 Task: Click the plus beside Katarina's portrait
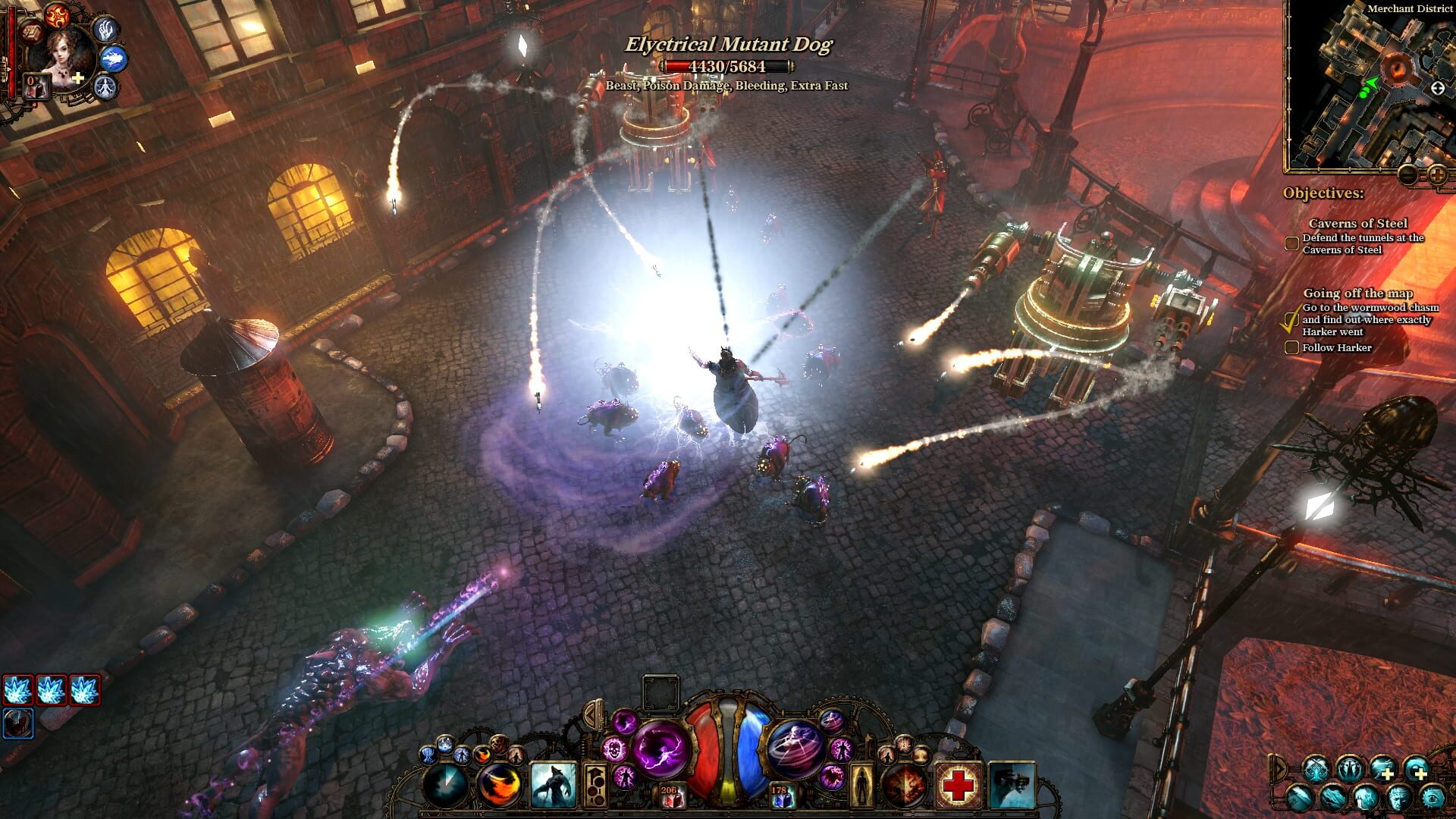pos(77,78)
